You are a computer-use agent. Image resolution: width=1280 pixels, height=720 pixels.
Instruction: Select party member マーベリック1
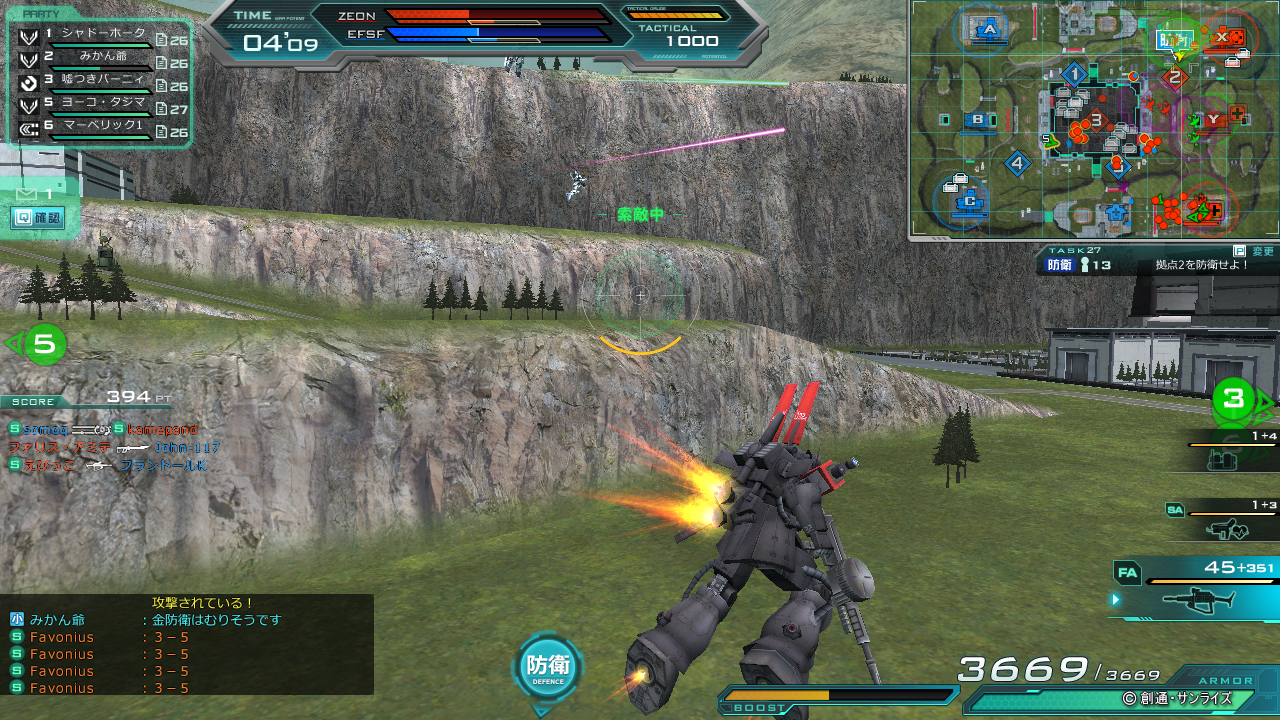pyautogui.click(x=97, y=127)
